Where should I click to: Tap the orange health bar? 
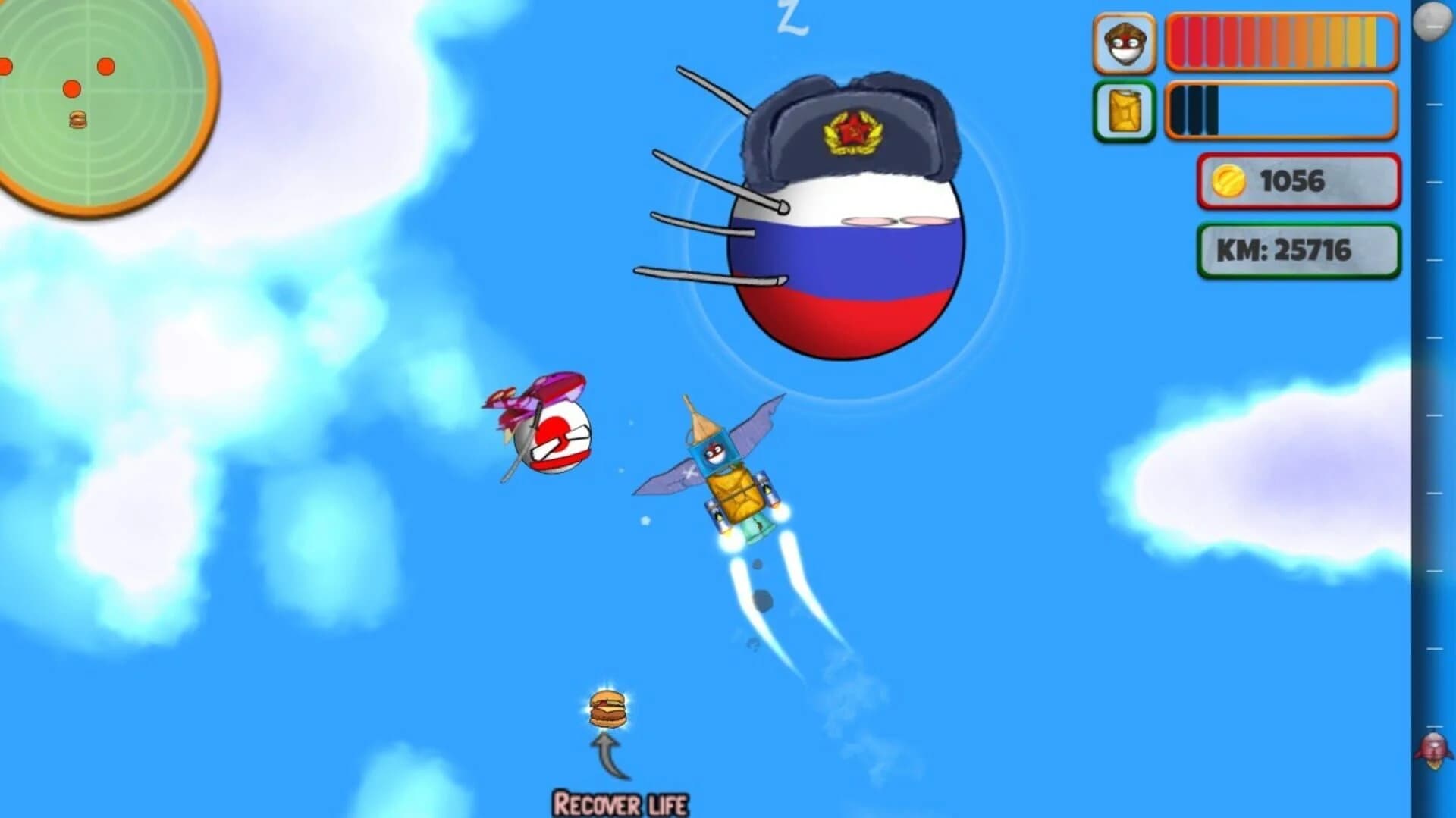coord(1282,43)
